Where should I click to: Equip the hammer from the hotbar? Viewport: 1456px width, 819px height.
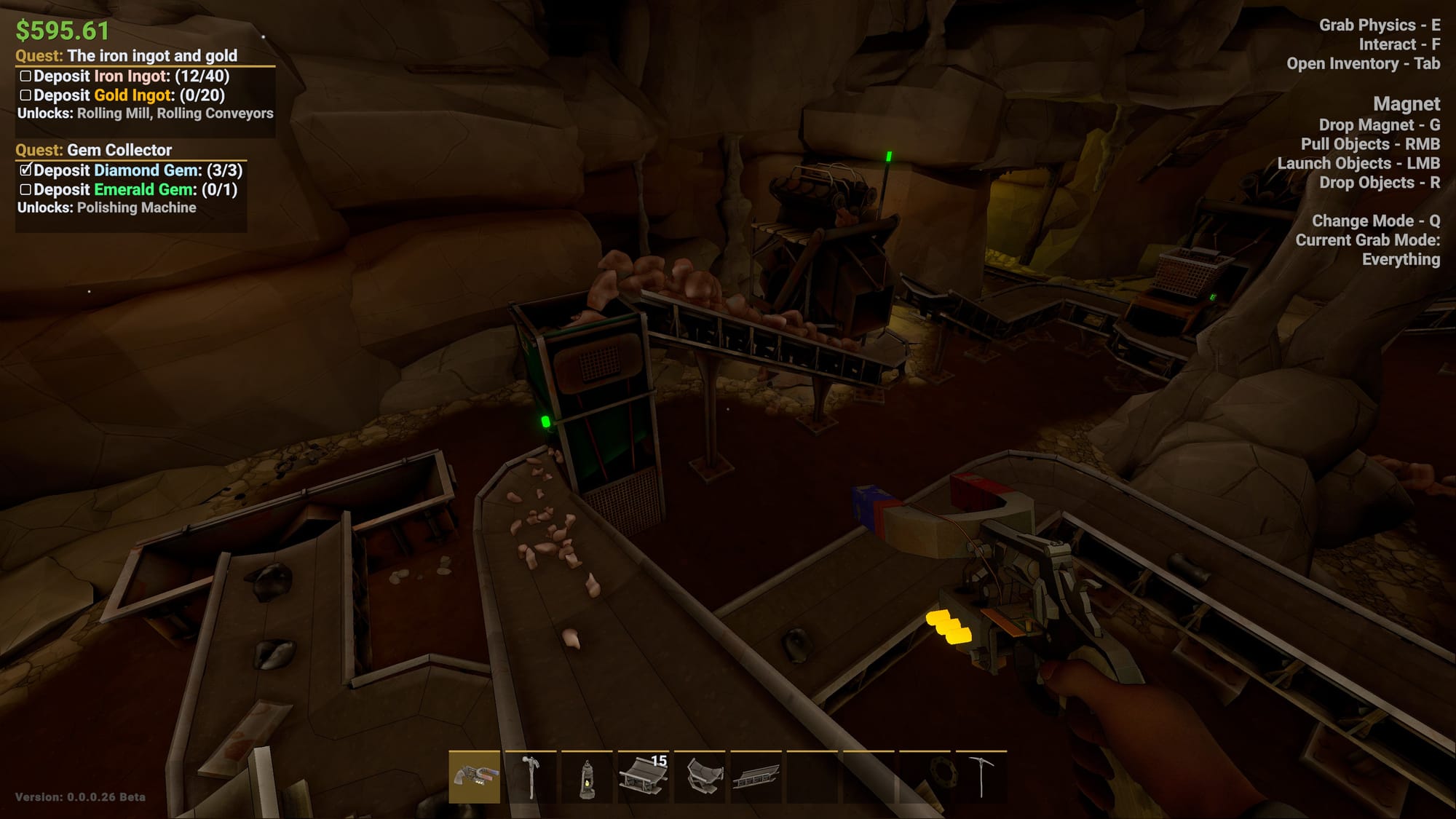point(531,777)
